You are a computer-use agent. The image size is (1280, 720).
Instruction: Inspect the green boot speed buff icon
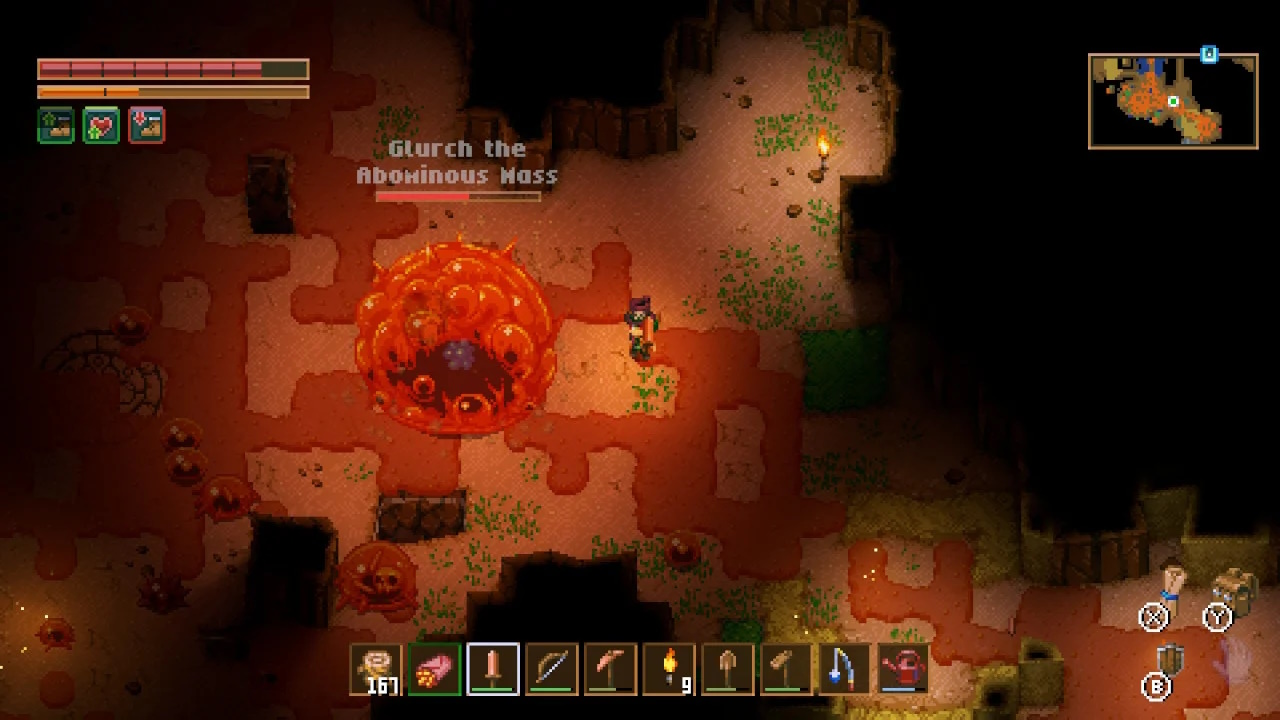point(56,125)
